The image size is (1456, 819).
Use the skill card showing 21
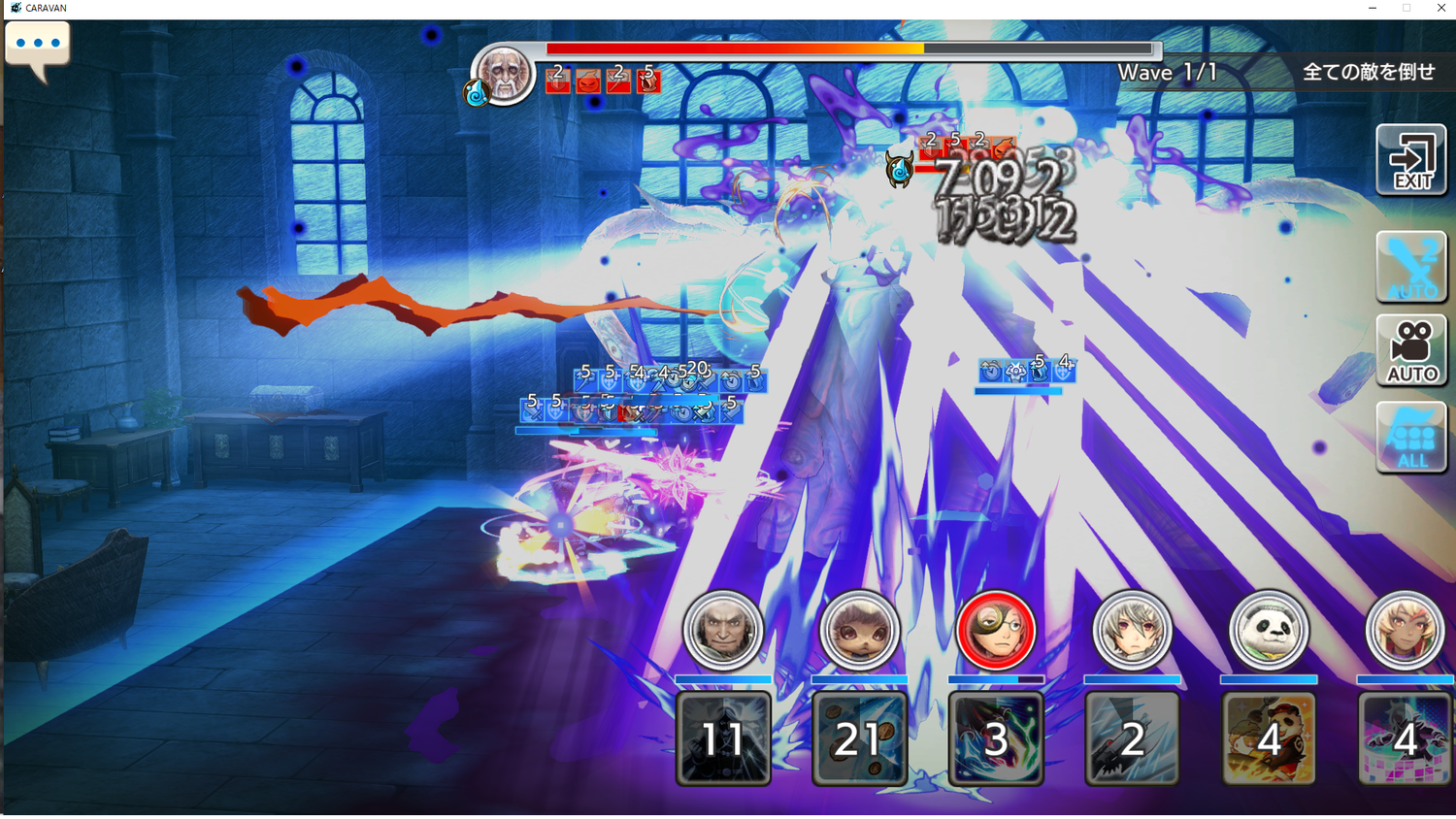click(x=859, y=737)
